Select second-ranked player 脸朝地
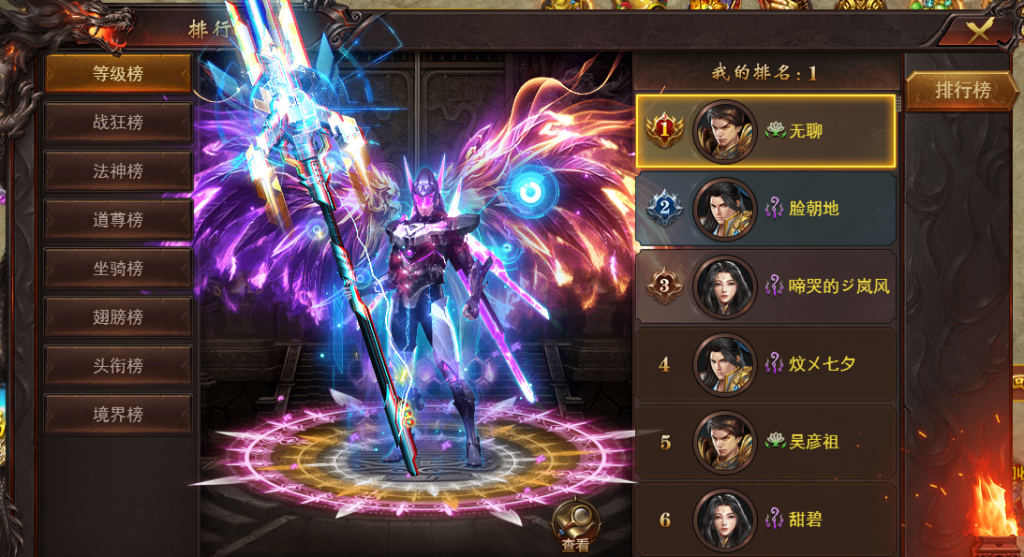 click(x=766, y=209)
